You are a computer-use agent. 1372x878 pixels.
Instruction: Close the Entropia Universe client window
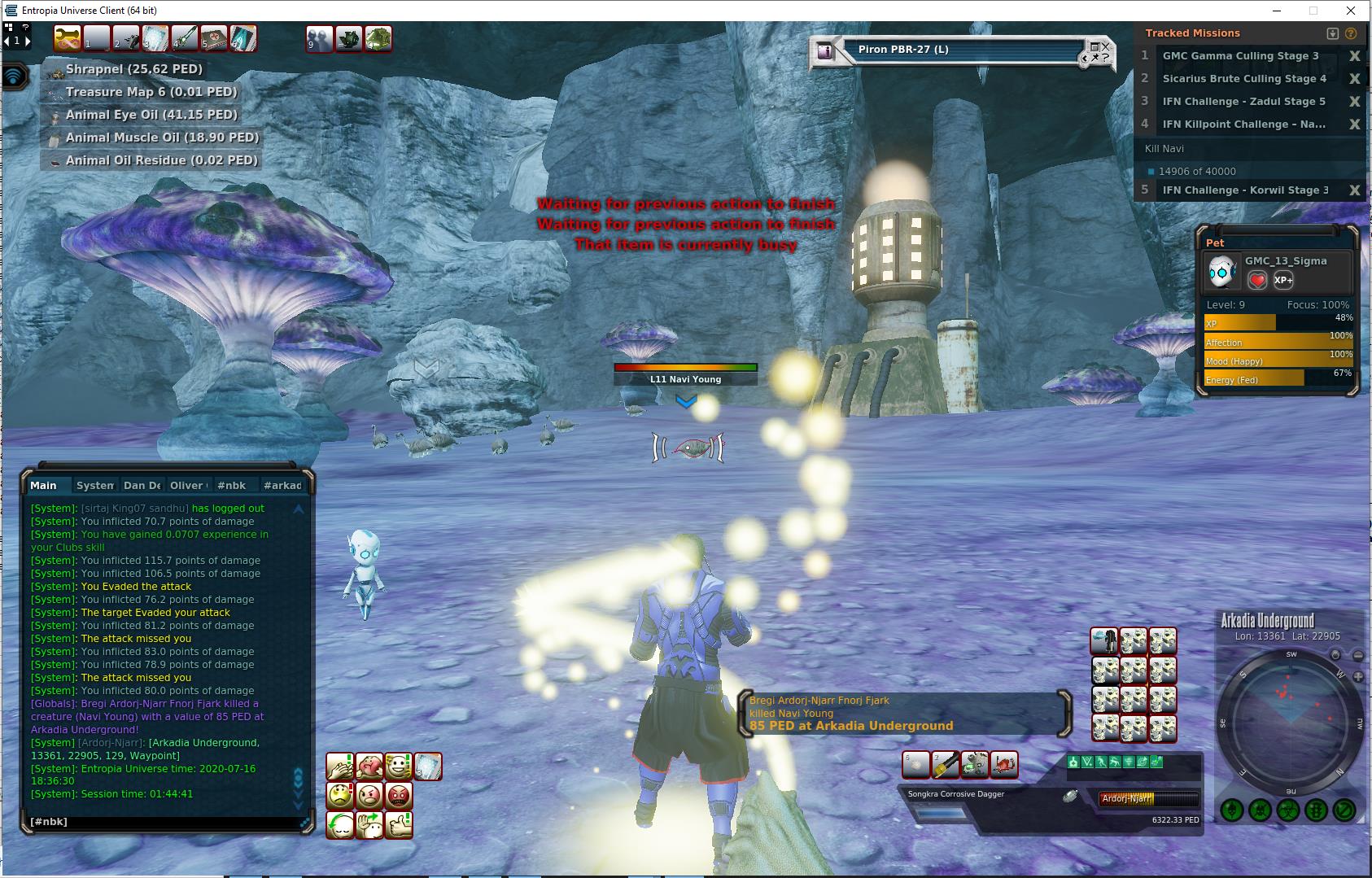tap(1352, 11)
